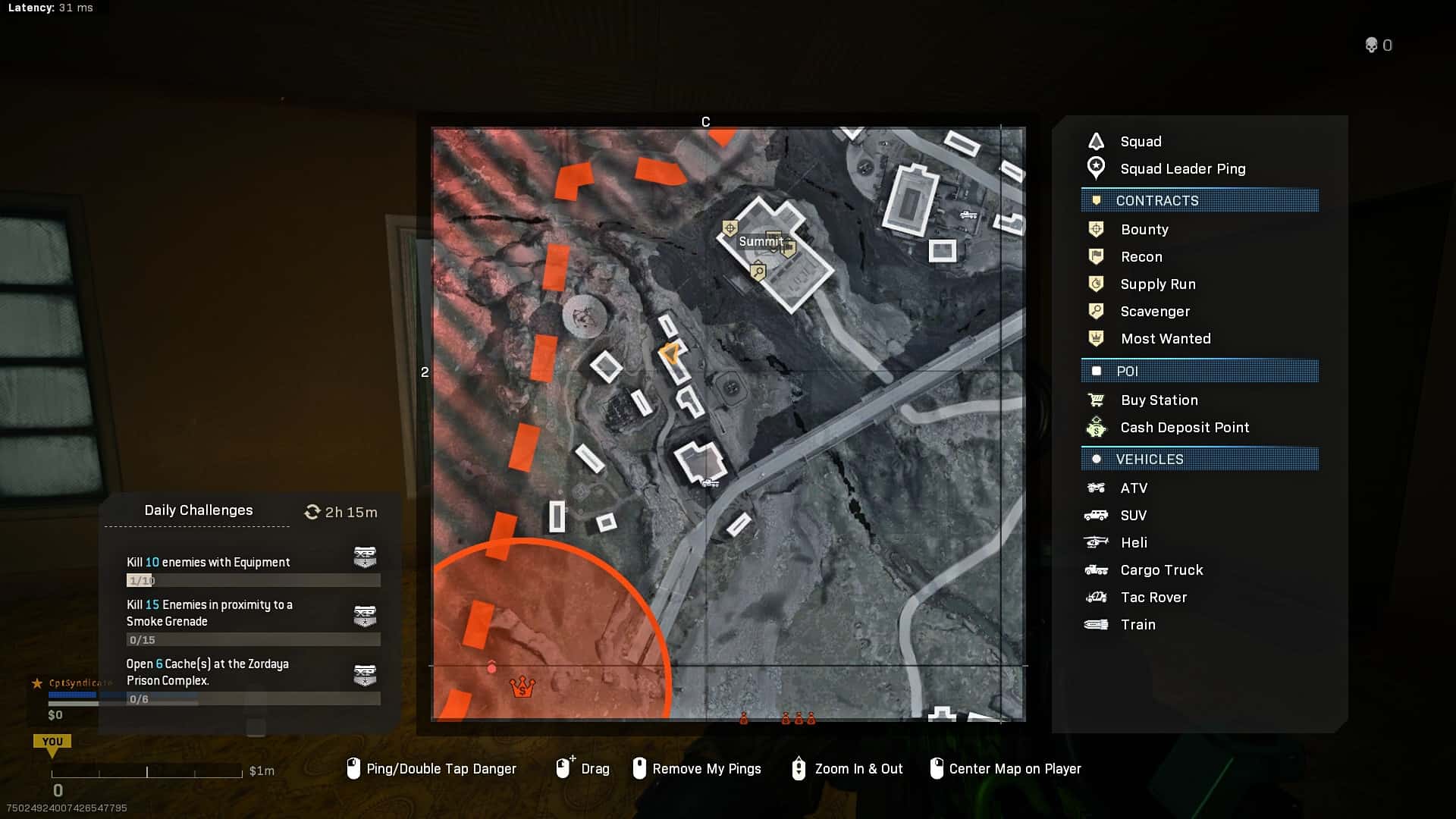Select the Heli legend entry
1456x819 pixels.
[x=1134, y=543]
